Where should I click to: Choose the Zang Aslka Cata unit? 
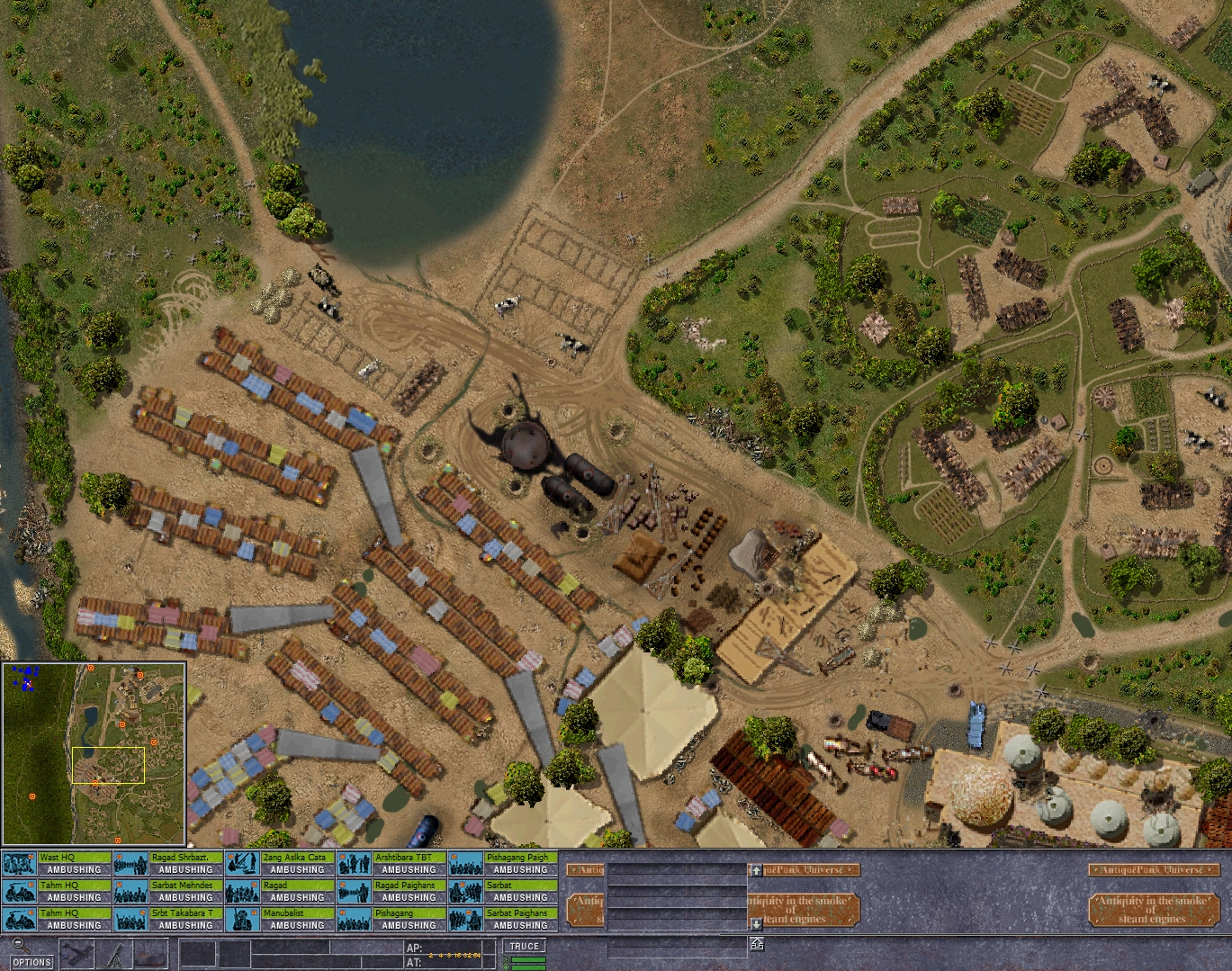pos(280,864)
